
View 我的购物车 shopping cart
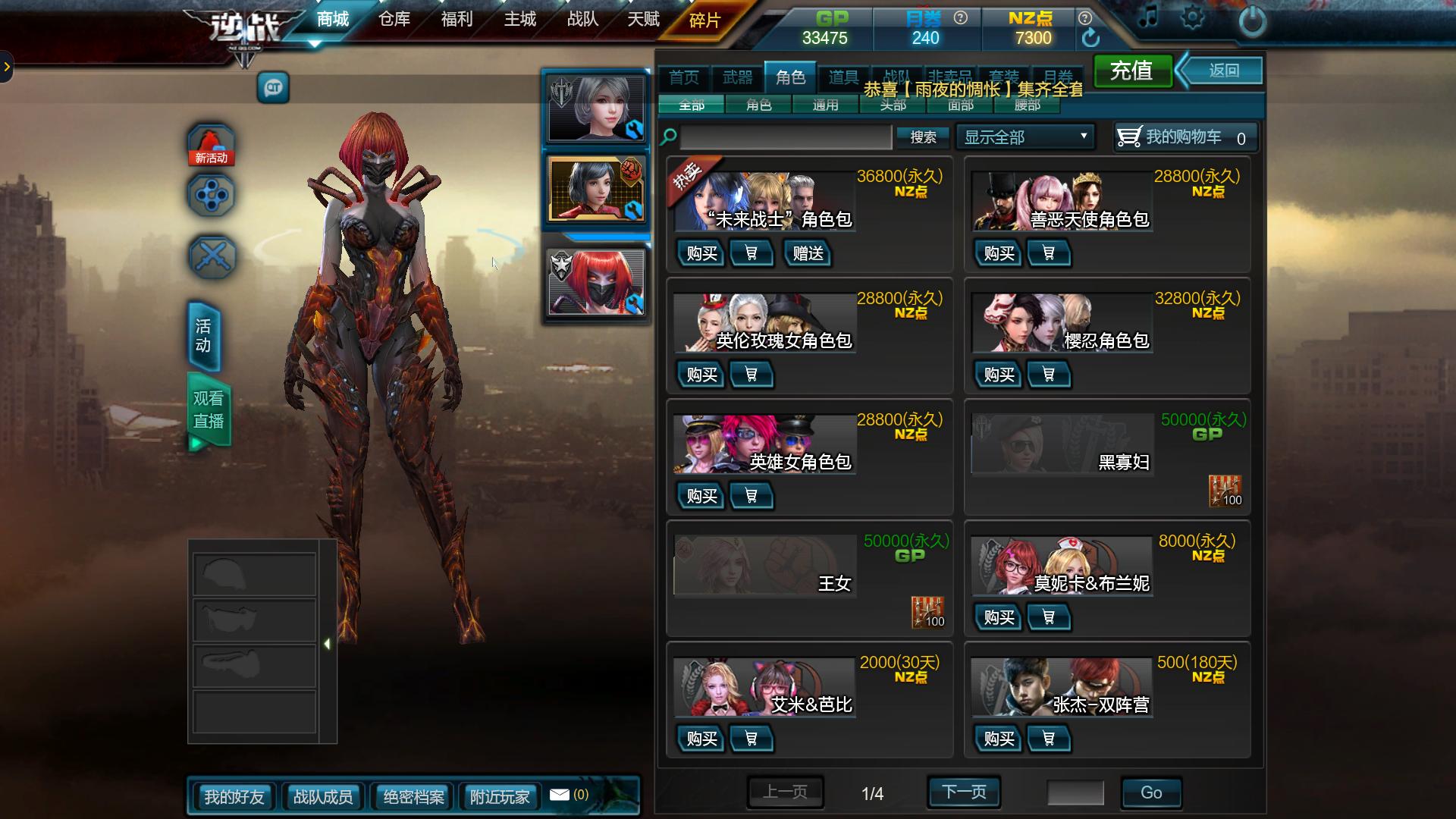[x=1185, y=137]
